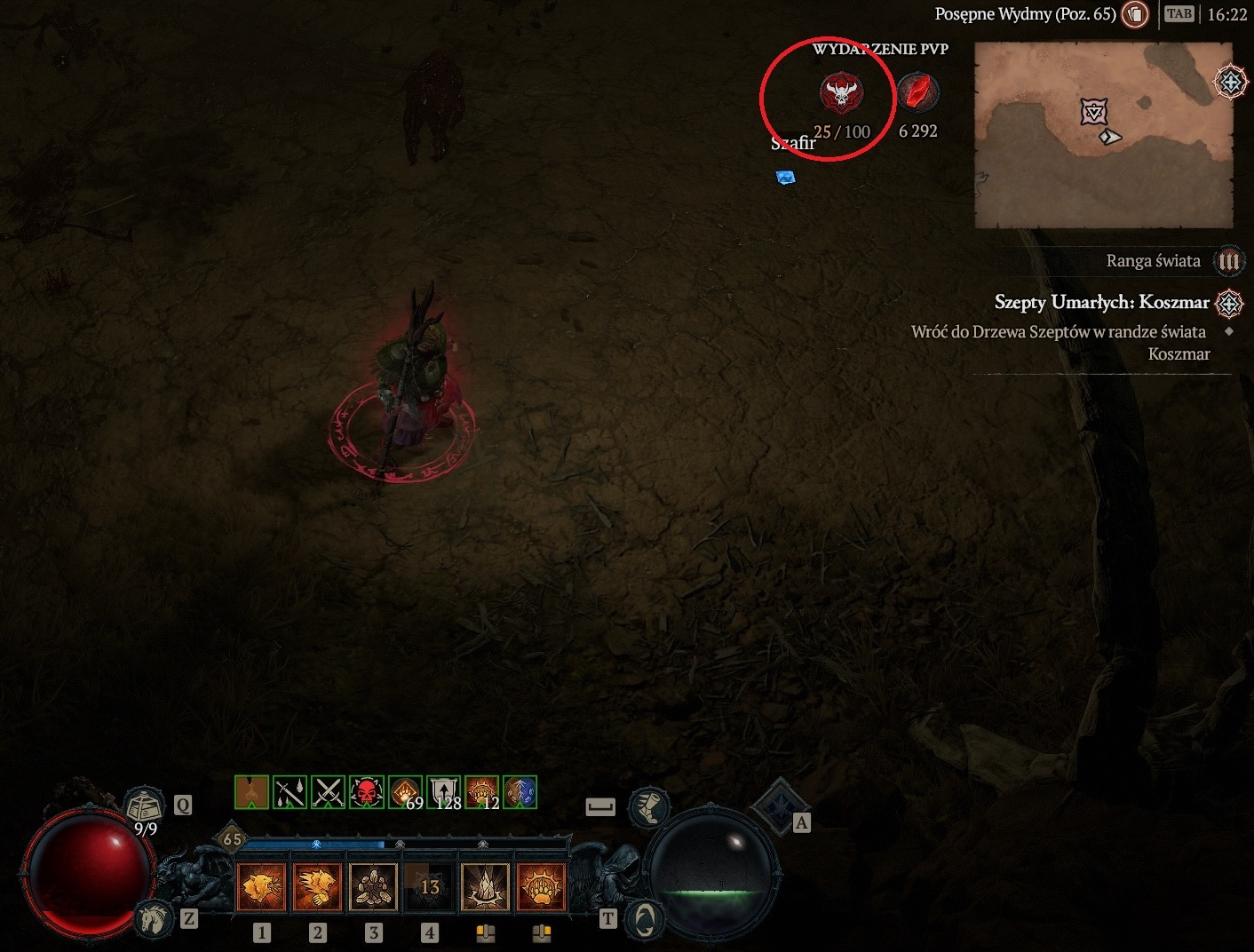This screenshot has height=952, width=1254.
Task: Open the town portal icon
Action: coord(645,919)
